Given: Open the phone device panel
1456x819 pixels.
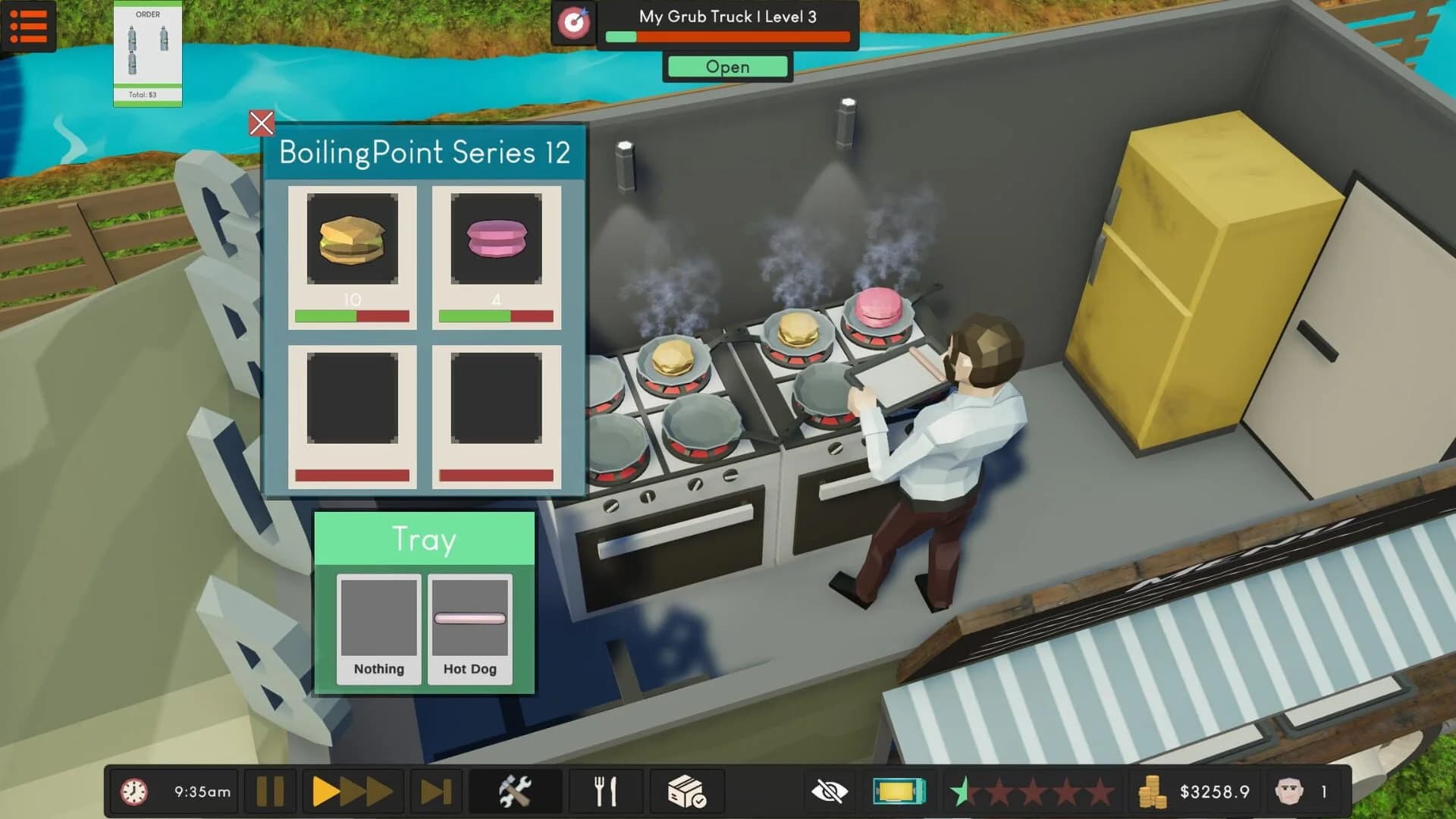Looking at the screenshot, I should [x=899, y=791].
